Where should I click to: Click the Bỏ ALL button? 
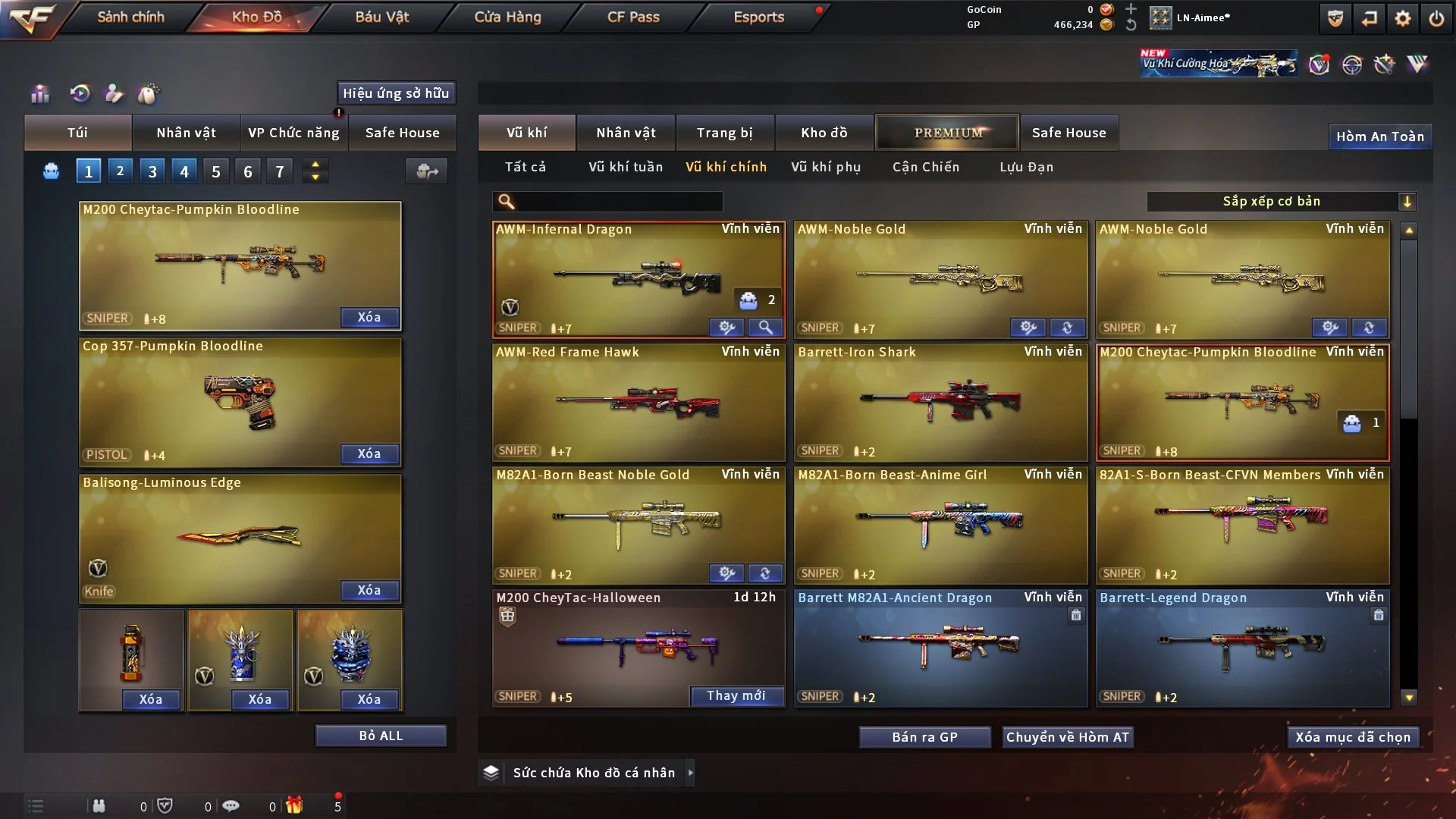tap(381, 736)
